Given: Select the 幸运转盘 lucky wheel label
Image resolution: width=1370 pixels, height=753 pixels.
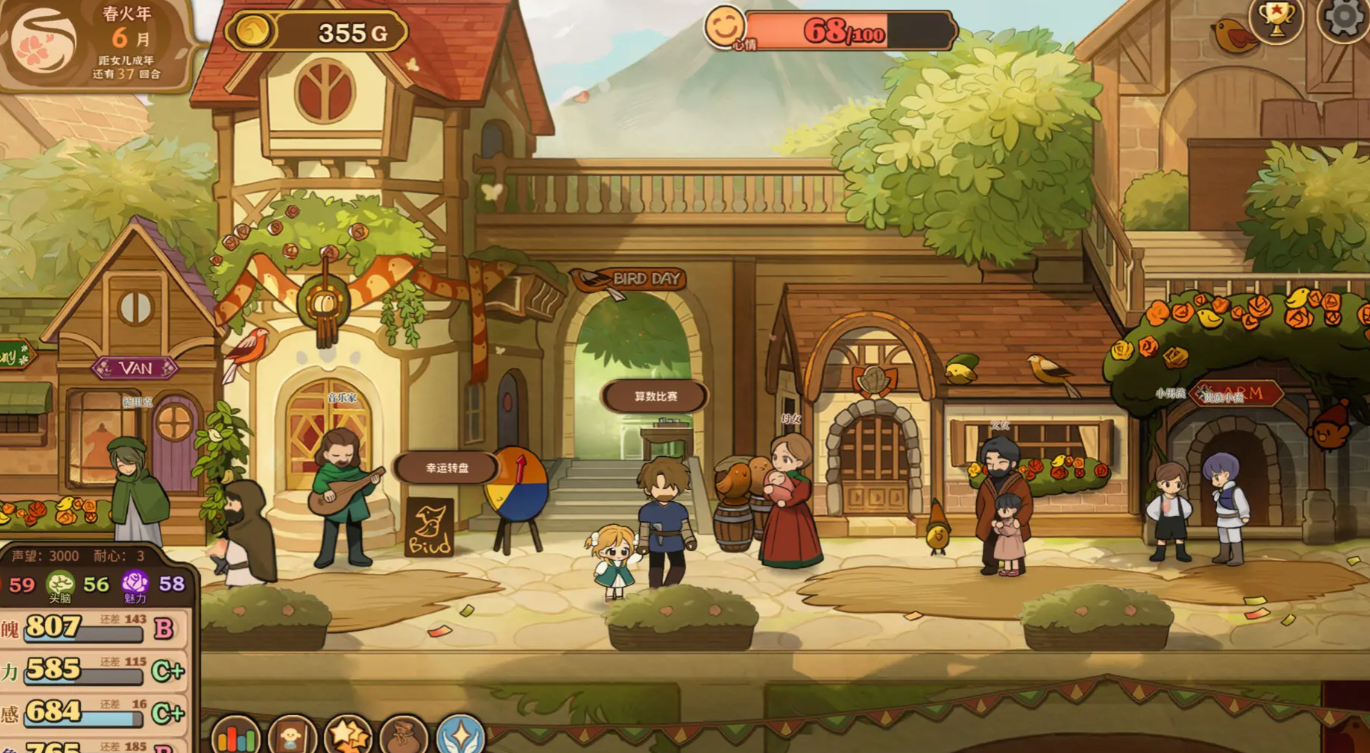Looking at the screenshot, I should 446,468.
